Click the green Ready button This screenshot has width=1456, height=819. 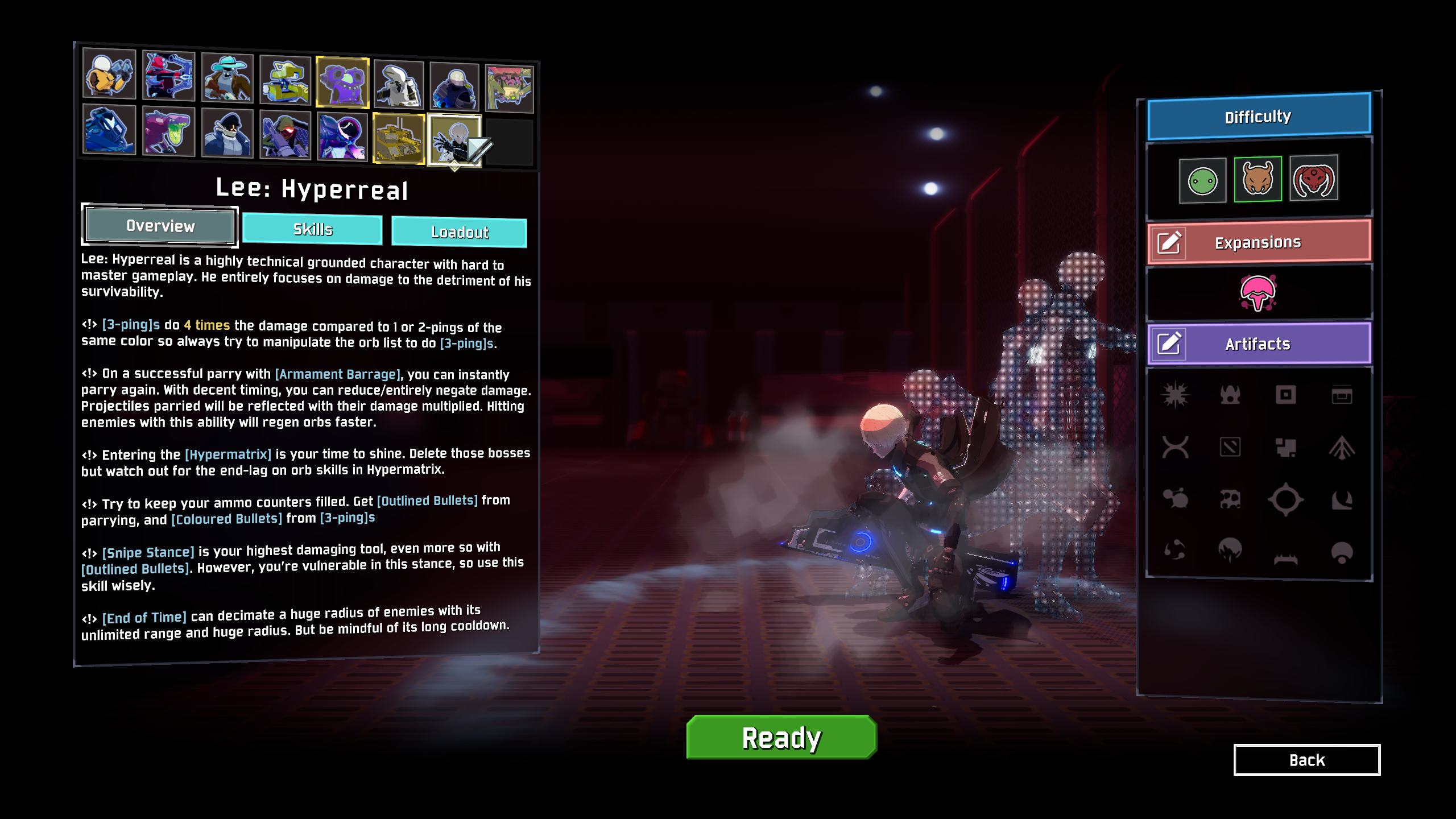[781, 737]
